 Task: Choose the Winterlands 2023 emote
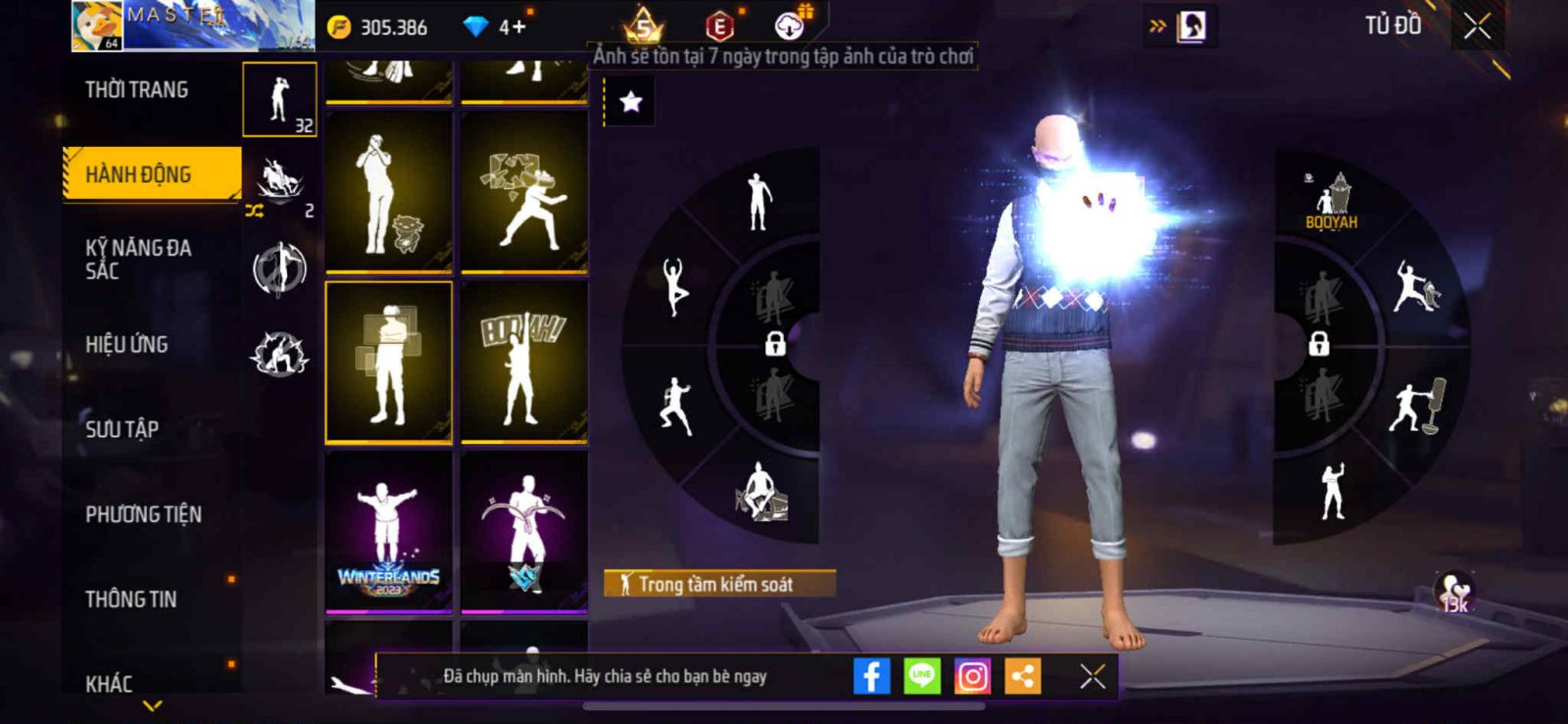tap(389, 533)
